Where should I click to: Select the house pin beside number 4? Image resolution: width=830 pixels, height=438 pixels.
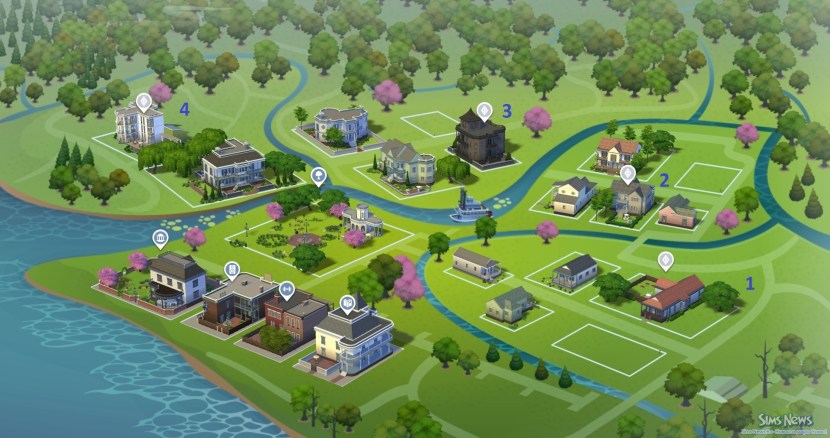[144, 102]
